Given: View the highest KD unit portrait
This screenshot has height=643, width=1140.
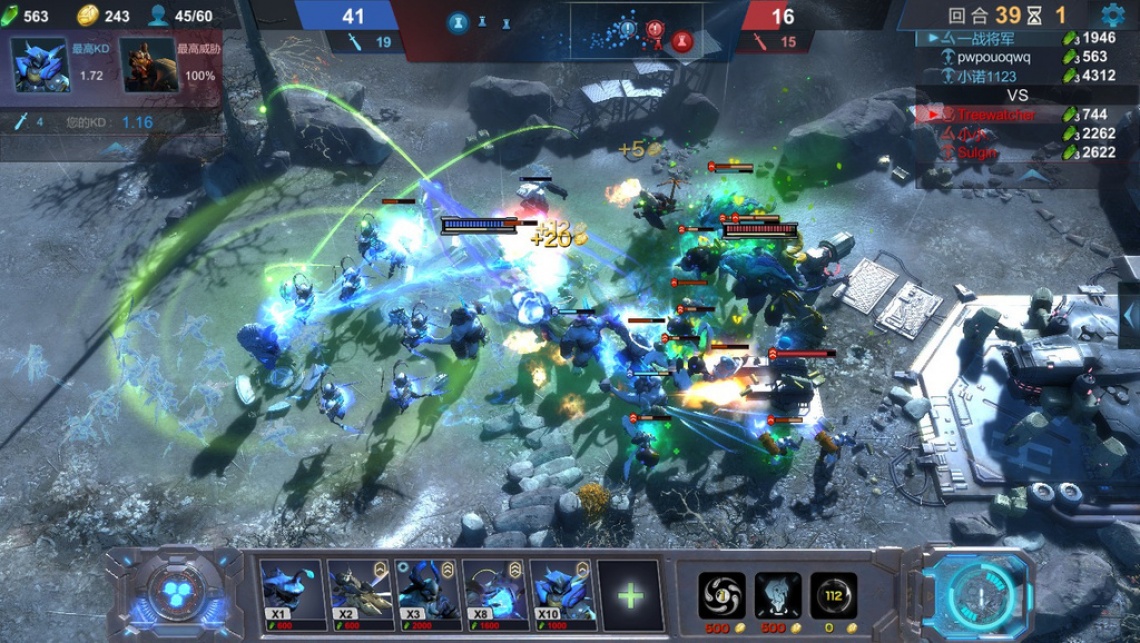Looking at the screenshot, I should tap(40, 65).
